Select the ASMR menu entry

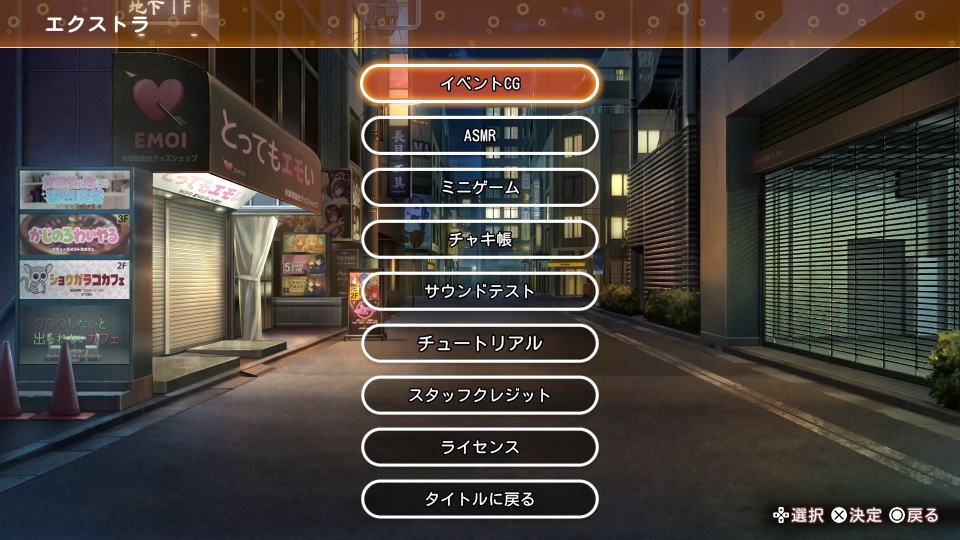479,135
